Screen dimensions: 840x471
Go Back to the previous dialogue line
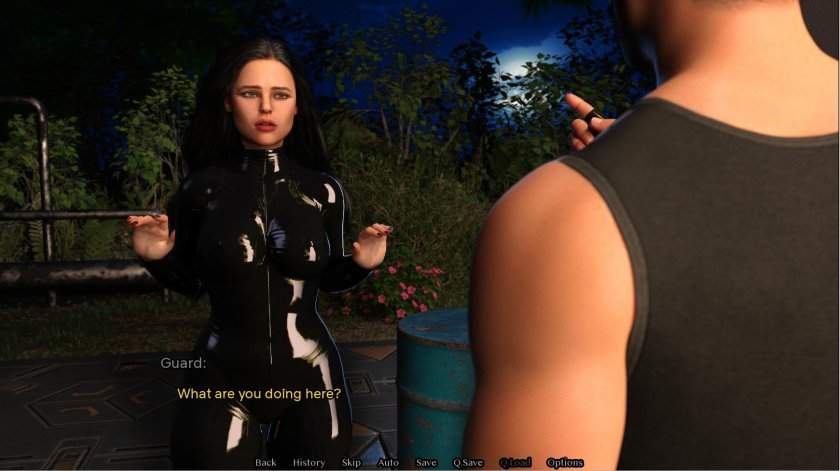pos(266,462)
